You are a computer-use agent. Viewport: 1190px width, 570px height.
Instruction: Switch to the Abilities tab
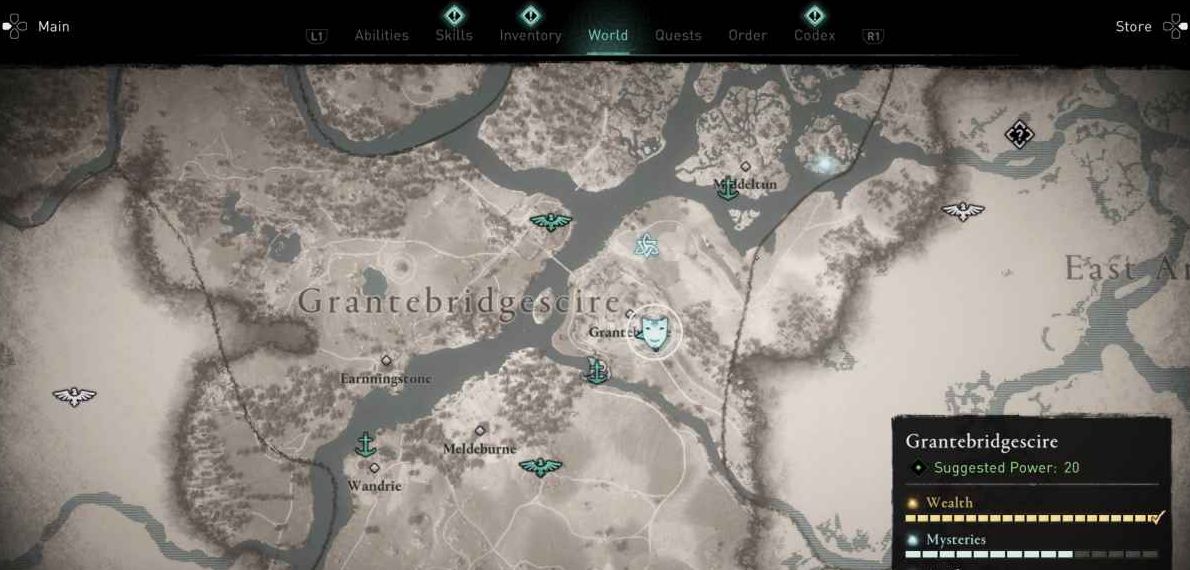coord(381,35)
